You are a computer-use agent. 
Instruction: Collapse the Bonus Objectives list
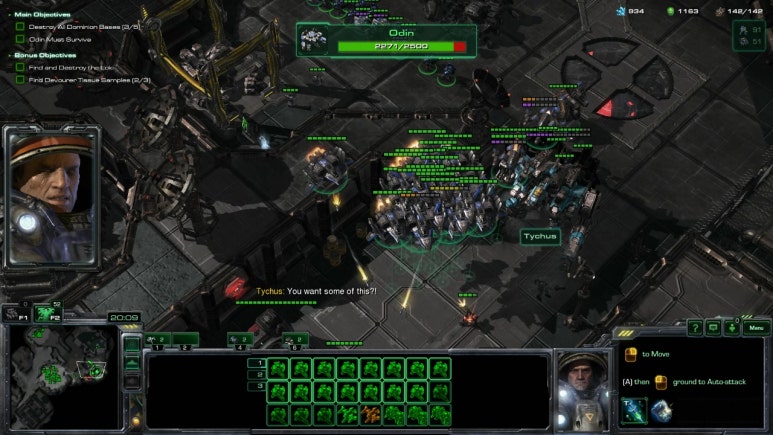tap(10, 55)
